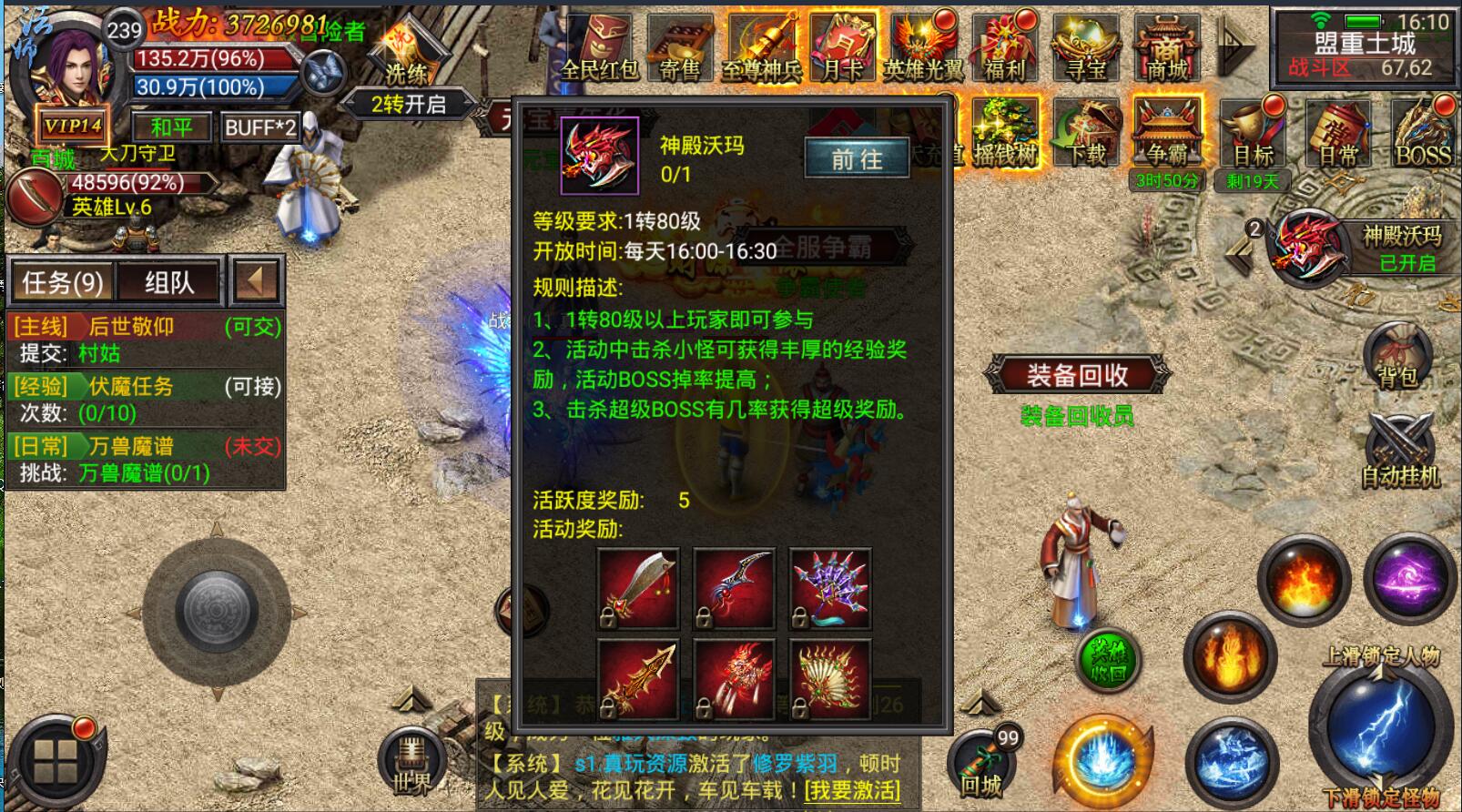Open the 福利 welfare icon
Image resolution: width=1462 pixels, height=812 pixels.
1004,51
